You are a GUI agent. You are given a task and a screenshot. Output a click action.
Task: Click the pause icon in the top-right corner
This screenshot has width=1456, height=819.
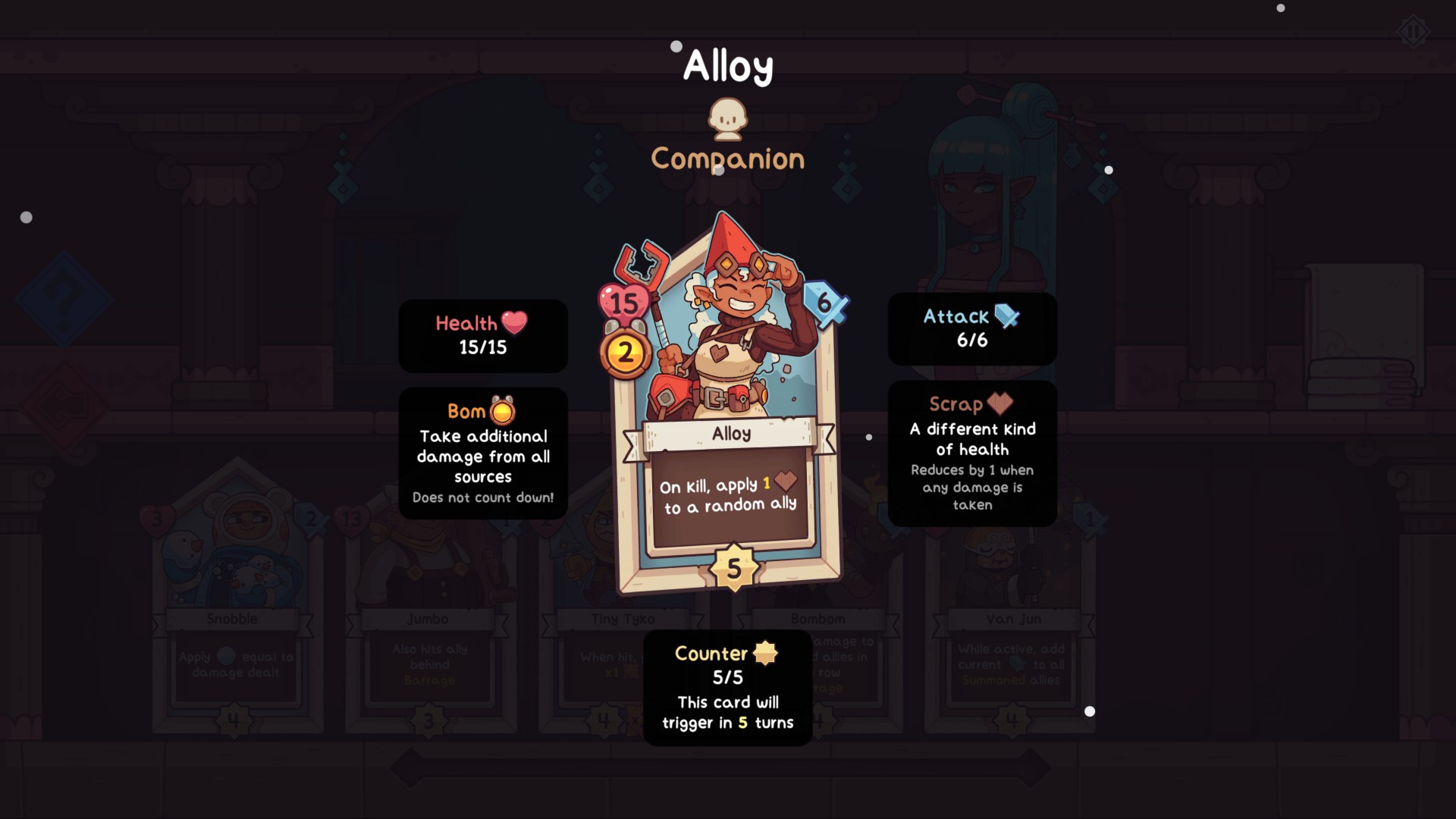coord(1412,32)
